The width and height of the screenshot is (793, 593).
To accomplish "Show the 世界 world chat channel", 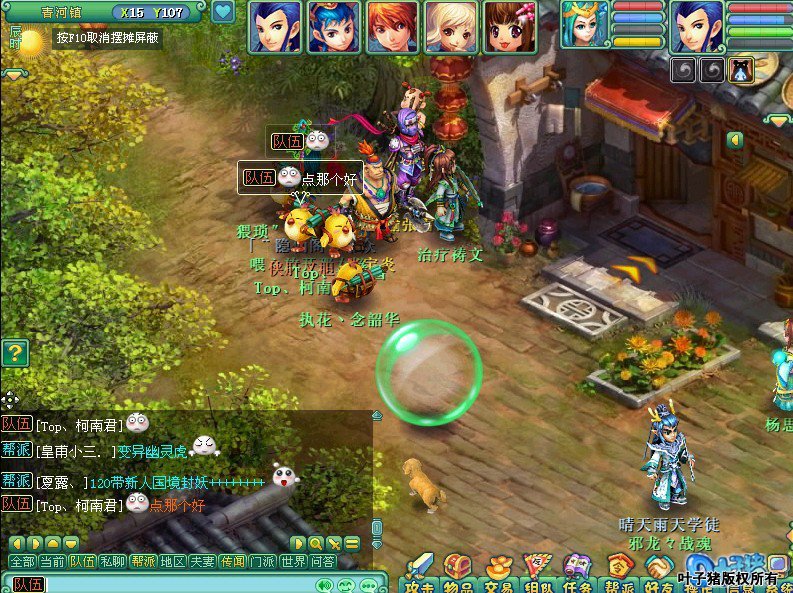I will pyautogui.click(x=293, y=562).
